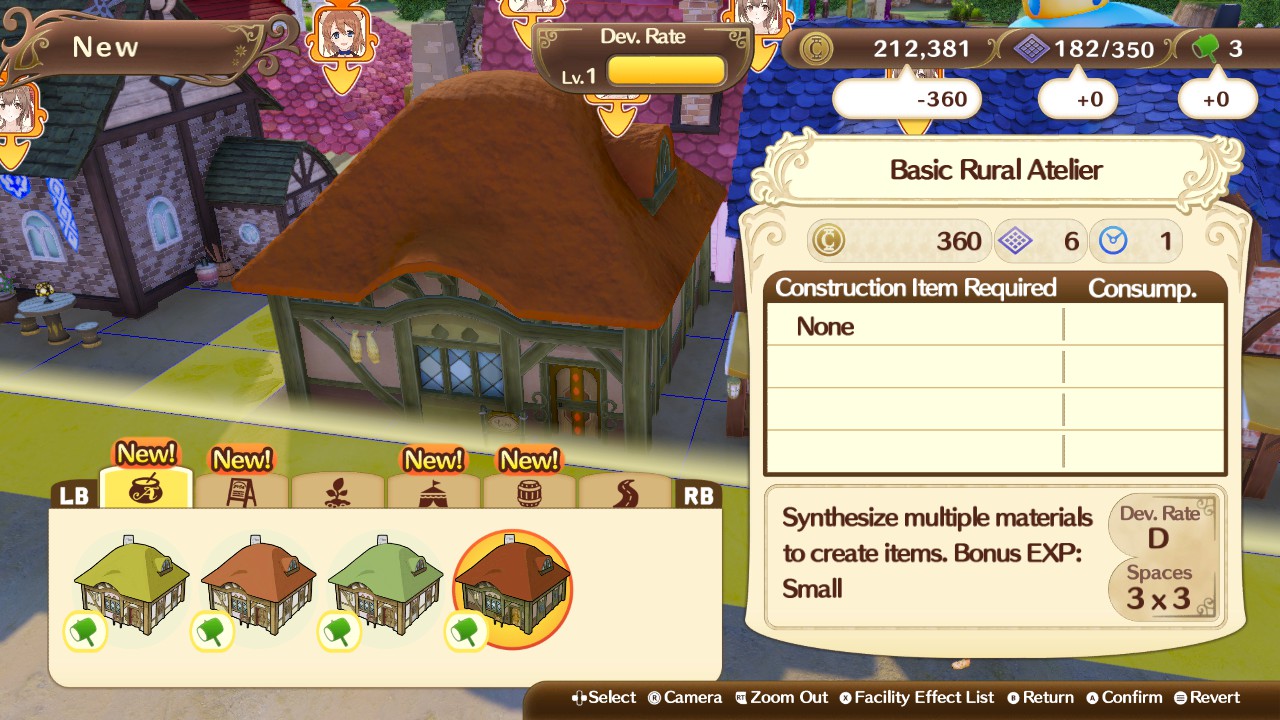Select the tent attraction category icon
Screen dimensions: 1280x720
pyautogui.click(x=433, y=491)
